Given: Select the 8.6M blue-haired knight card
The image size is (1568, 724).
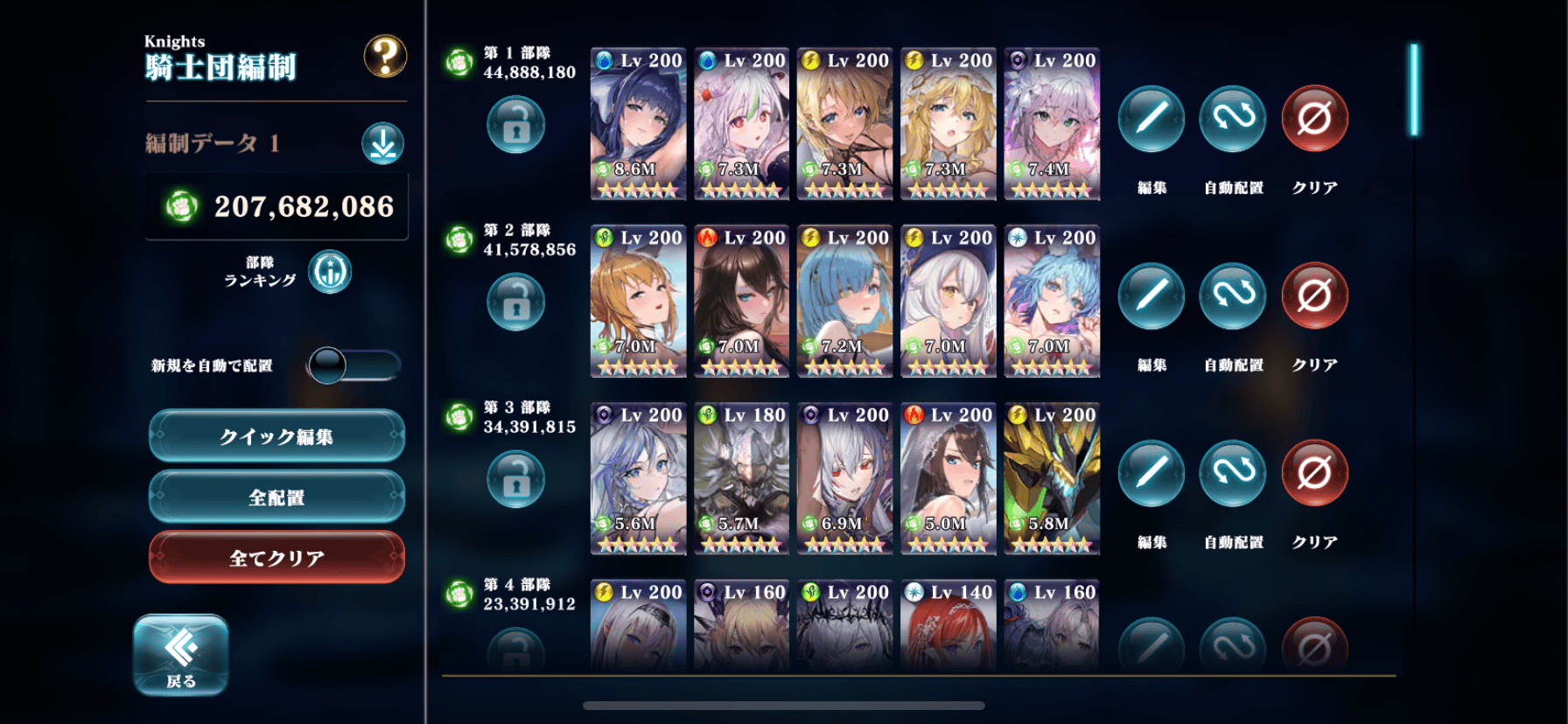Looking at the screenshot, I should pos(638,124).
